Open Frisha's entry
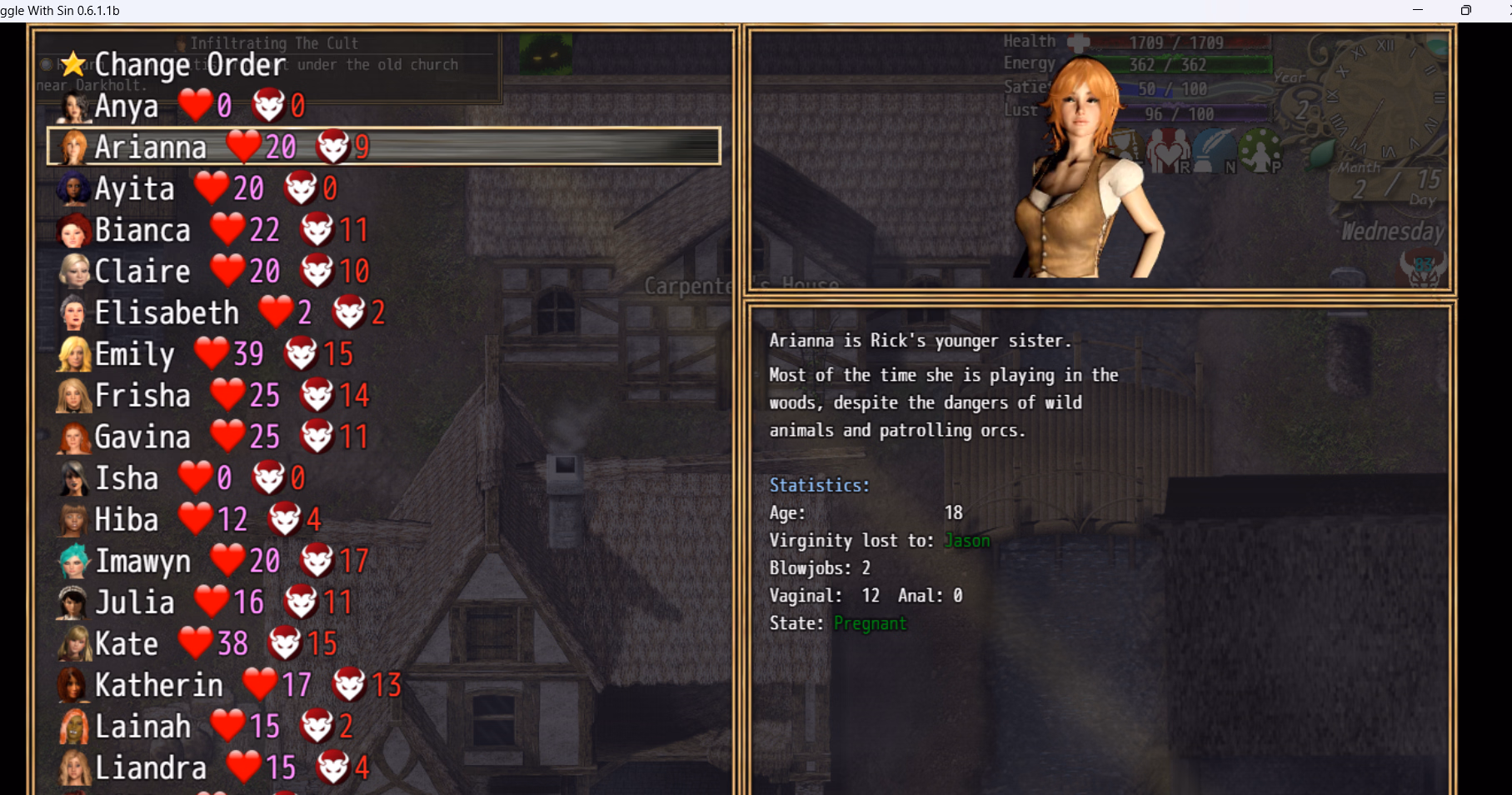Image resolution: width=1512 pixels, height=795 pixels. pos(142,395)
